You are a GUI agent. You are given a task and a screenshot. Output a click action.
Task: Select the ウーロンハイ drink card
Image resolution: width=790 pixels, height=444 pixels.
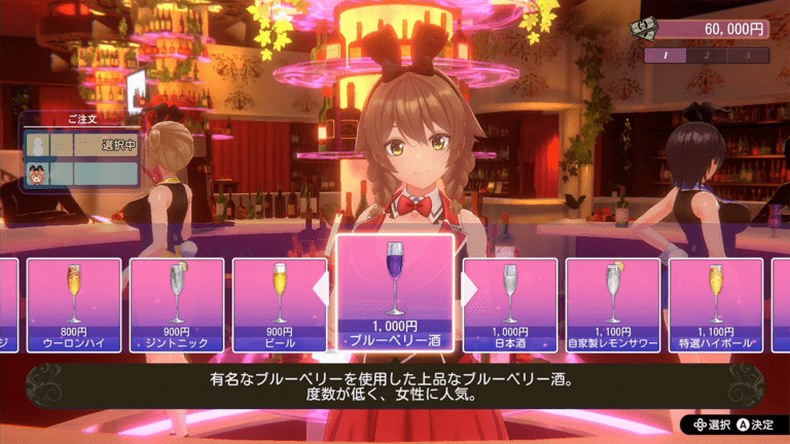(x=74, y=305)
